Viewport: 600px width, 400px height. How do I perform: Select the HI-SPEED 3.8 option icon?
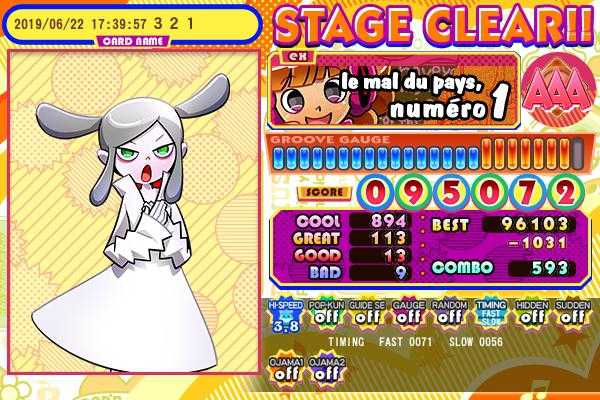pyautogui.click(x=285, y=314)
